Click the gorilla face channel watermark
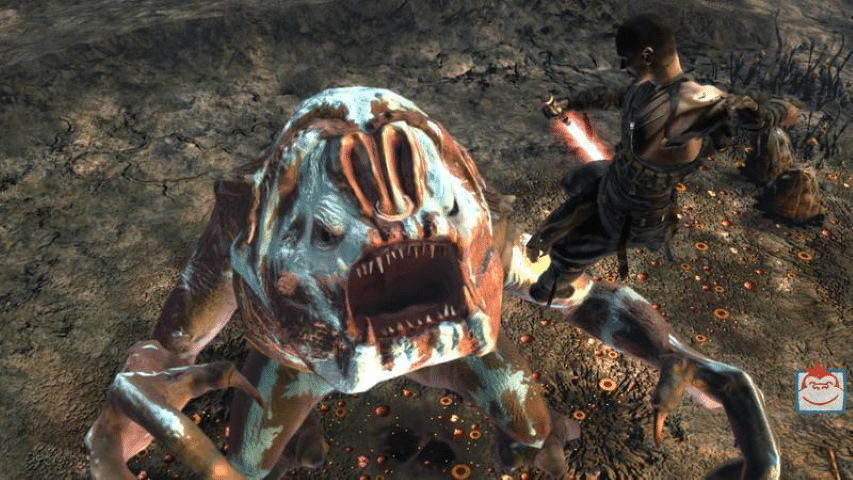 [820, 390]
